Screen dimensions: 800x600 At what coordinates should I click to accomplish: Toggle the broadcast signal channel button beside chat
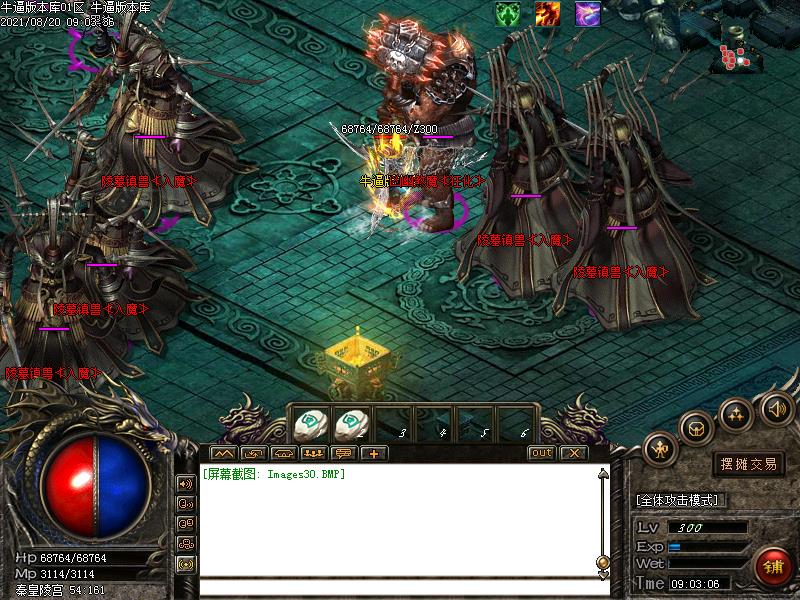coord(186,563)
